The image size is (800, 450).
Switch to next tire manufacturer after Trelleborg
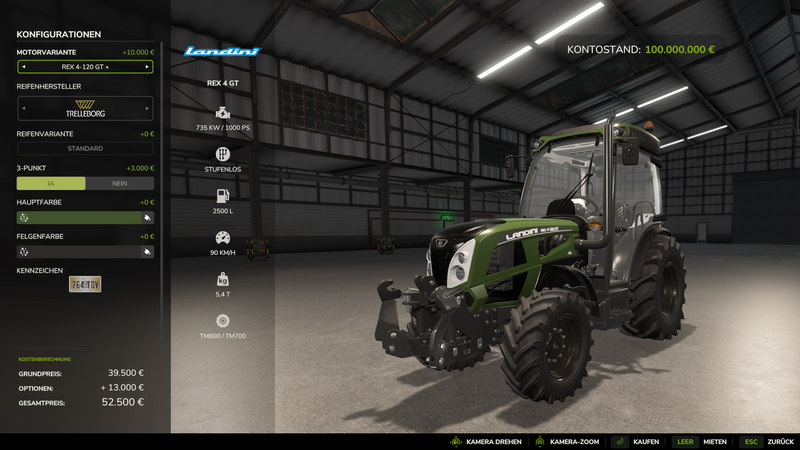pyautogui.click(x=148, y=108)
